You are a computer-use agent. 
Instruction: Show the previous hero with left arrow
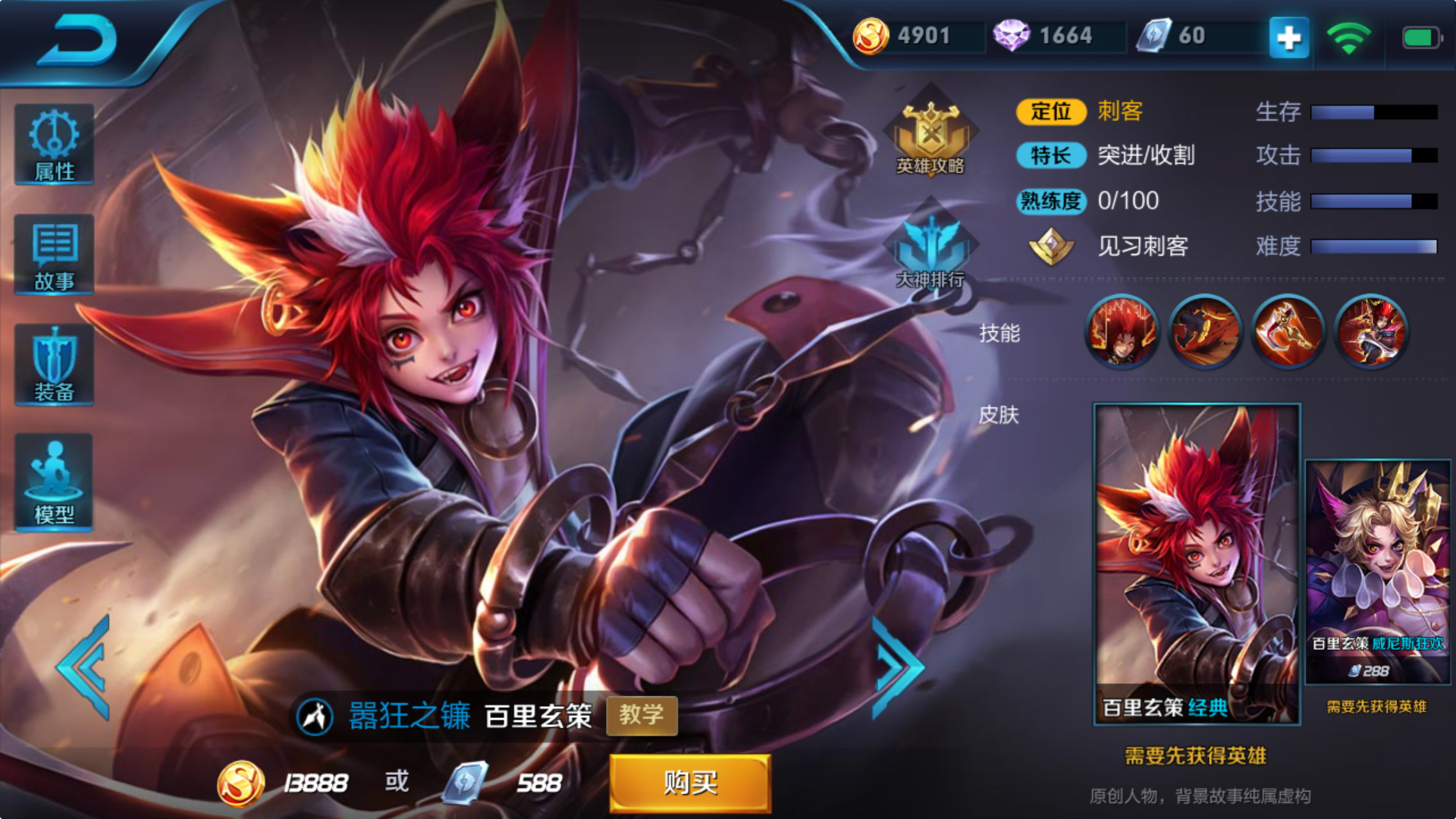[85, 667]
